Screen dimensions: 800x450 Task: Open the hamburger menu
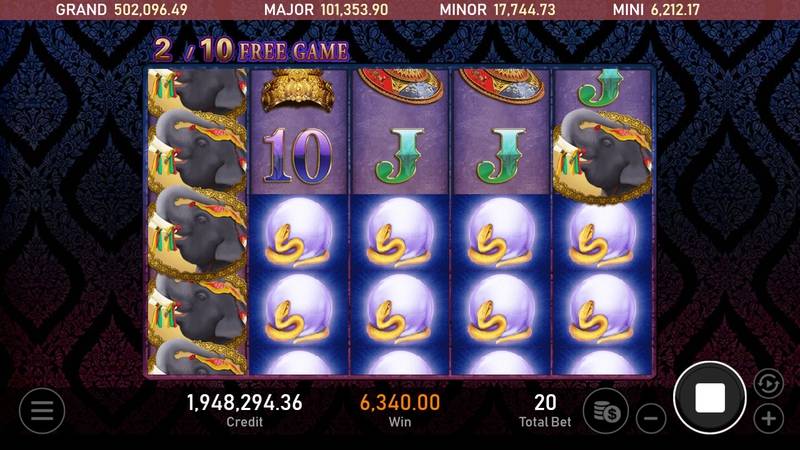click(41, 410)
